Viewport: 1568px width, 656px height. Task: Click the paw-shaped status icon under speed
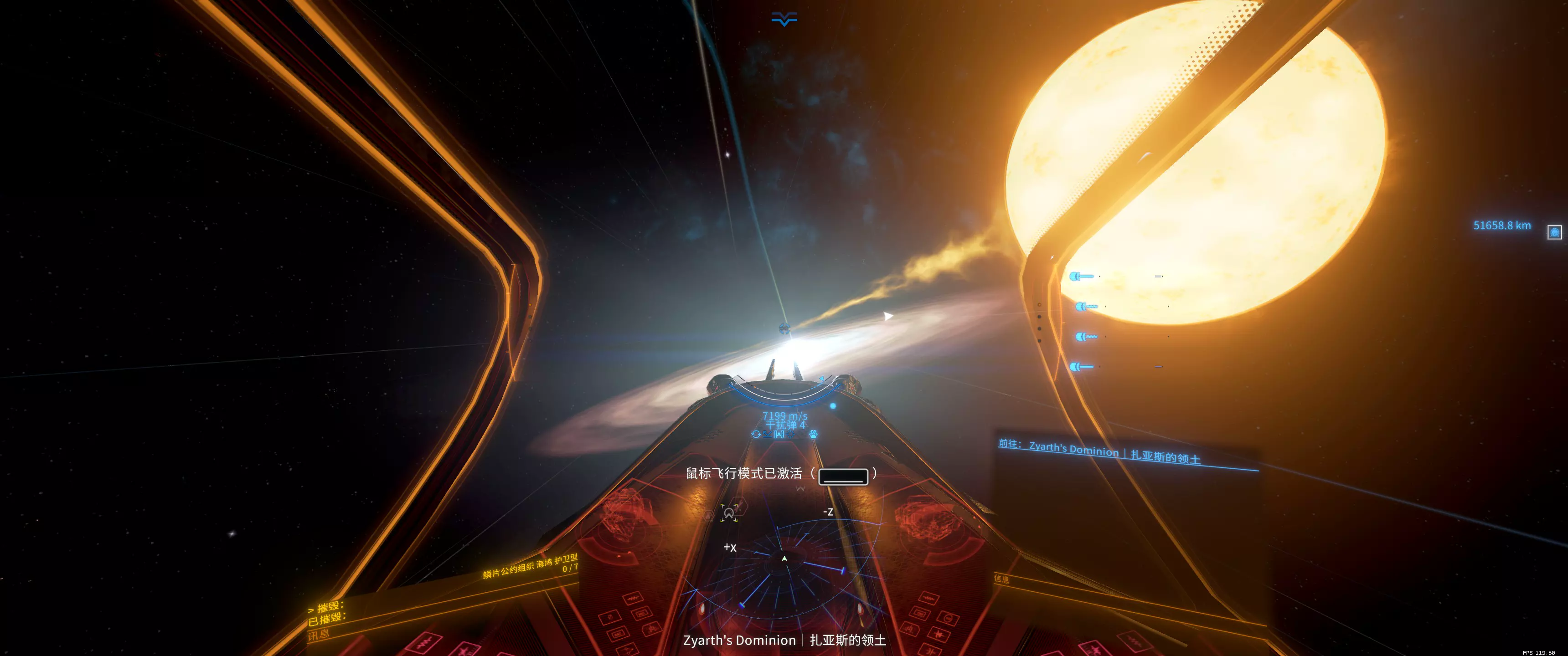[813, 434]
